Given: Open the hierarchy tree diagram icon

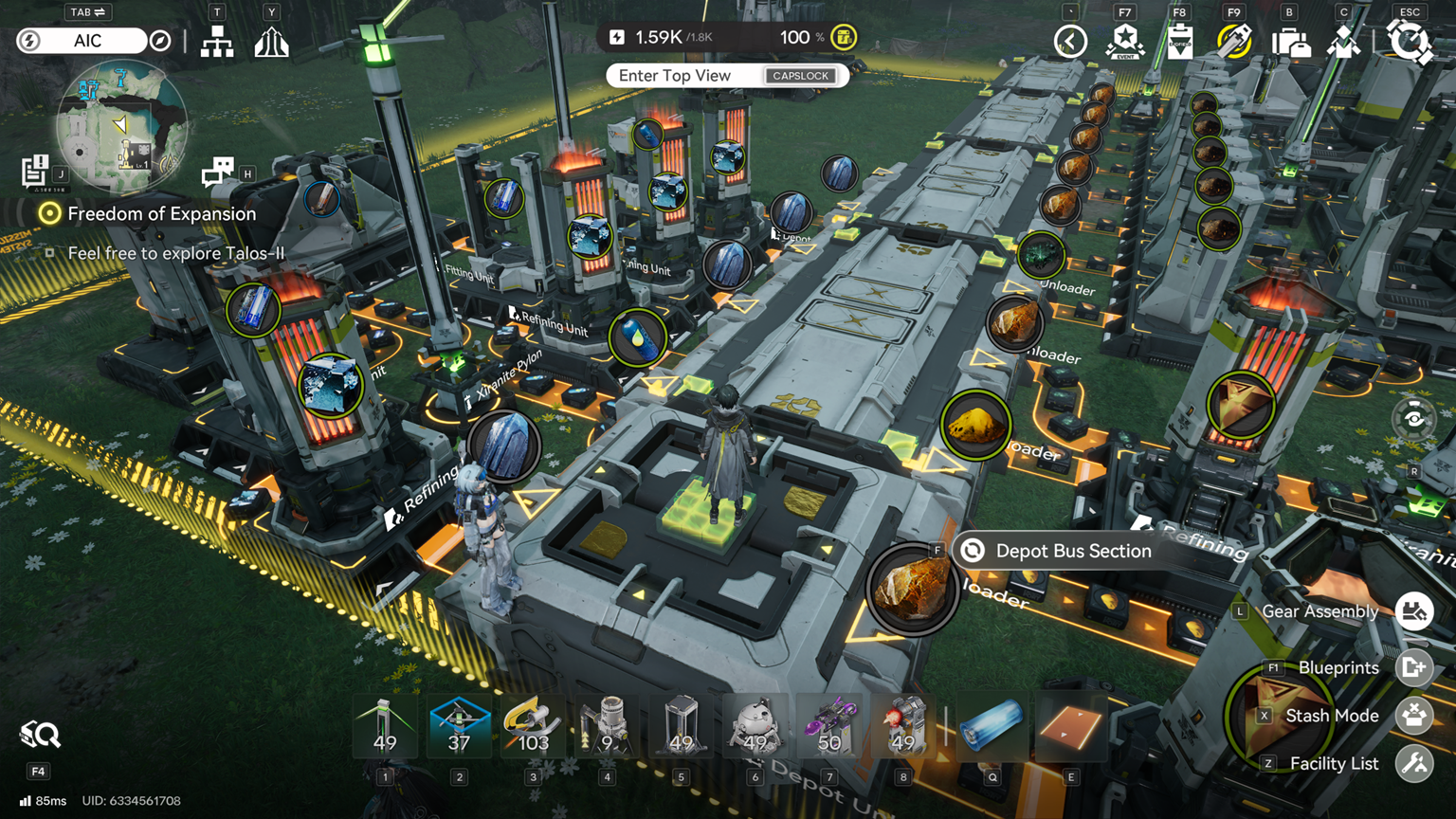Looking at the screenshot, I should click(x=217, y=42).
